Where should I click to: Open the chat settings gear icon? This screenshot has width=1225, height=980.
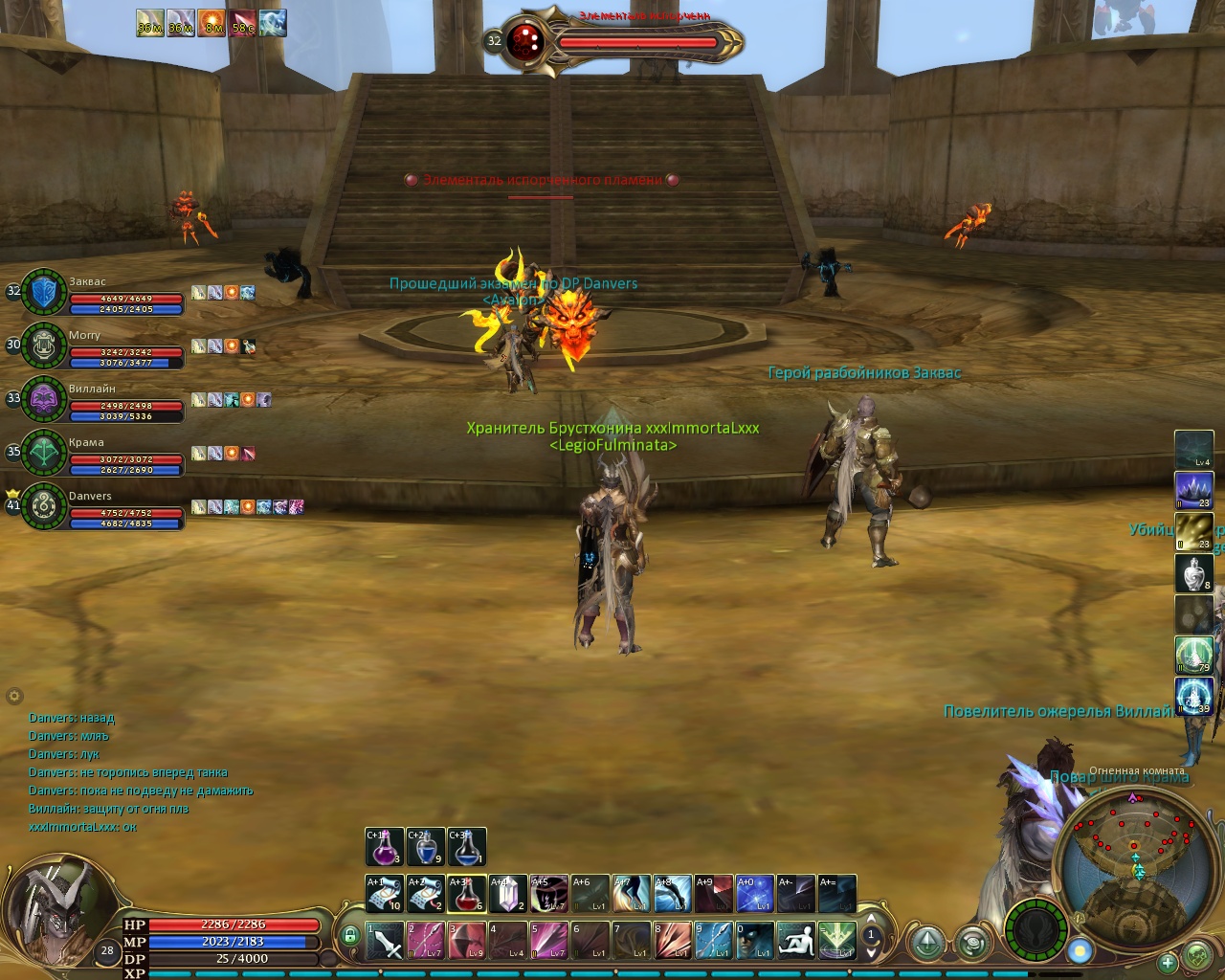[x=14, y=696]
